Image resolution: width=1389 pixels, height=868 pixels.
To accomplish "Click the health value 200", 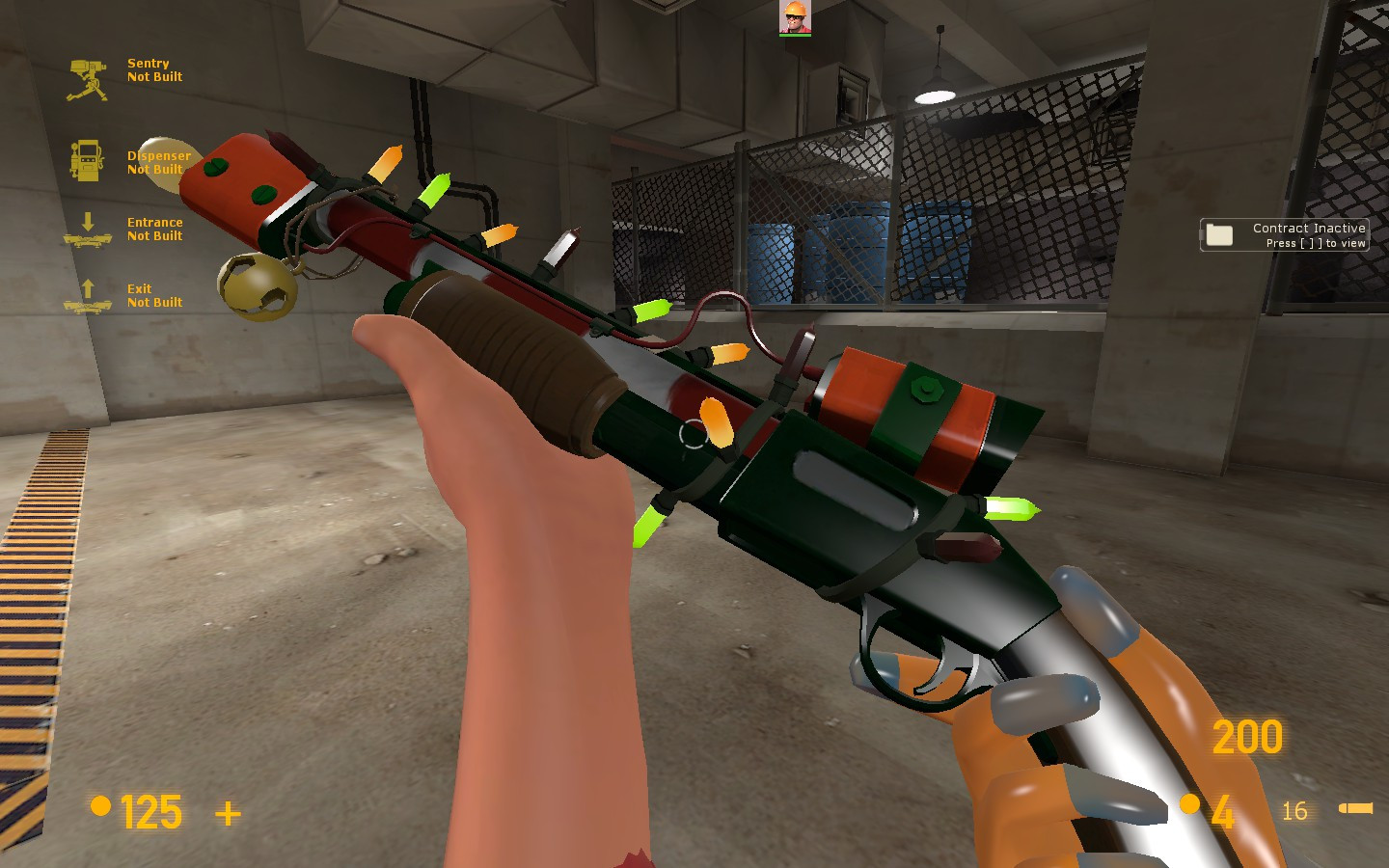I will 1247,737.
